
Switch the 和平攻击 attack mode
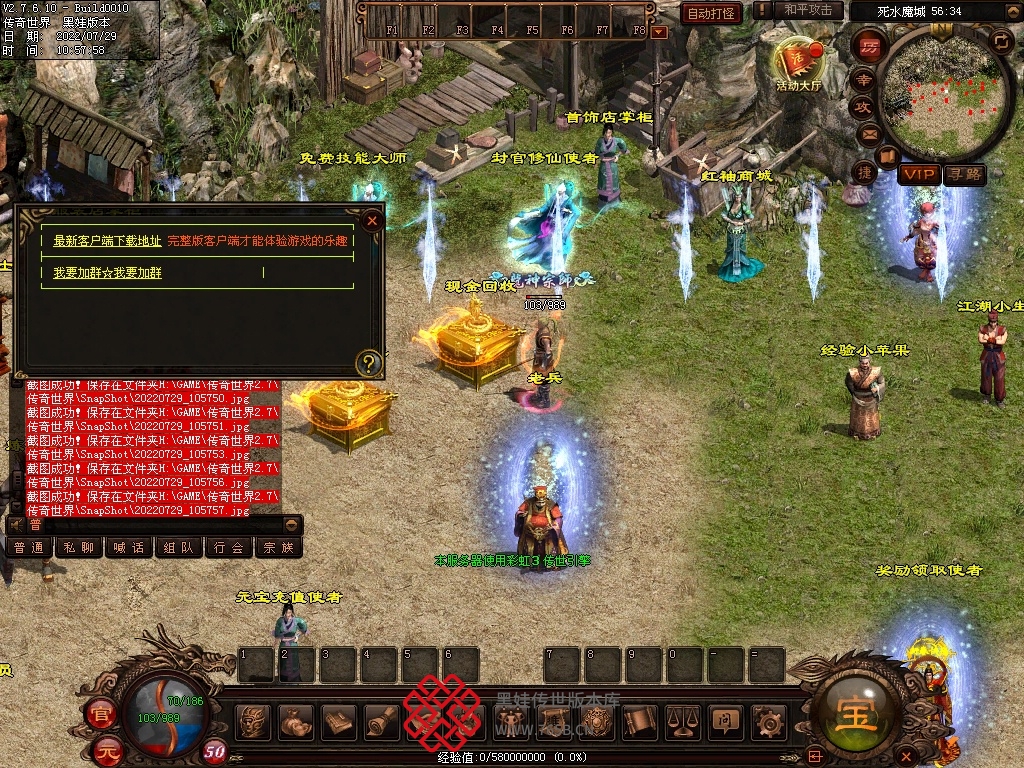click(808, 11)
